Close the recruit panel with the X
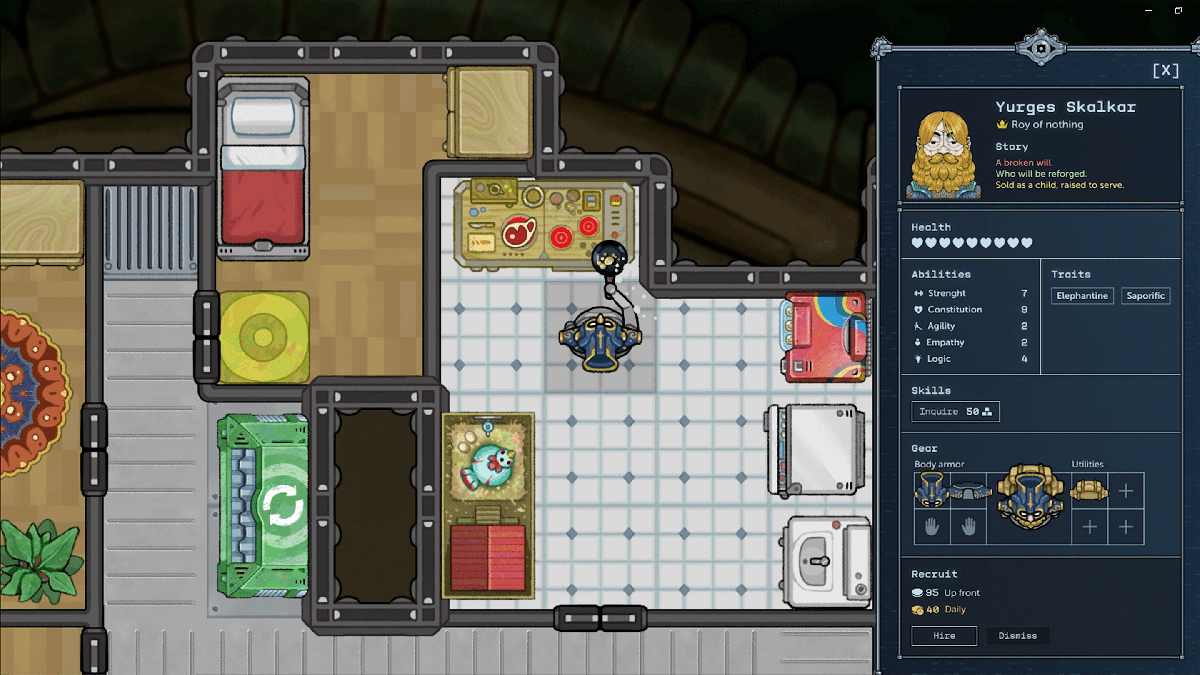Screen dimensions: 1200x675 [x=1165, y=71]
